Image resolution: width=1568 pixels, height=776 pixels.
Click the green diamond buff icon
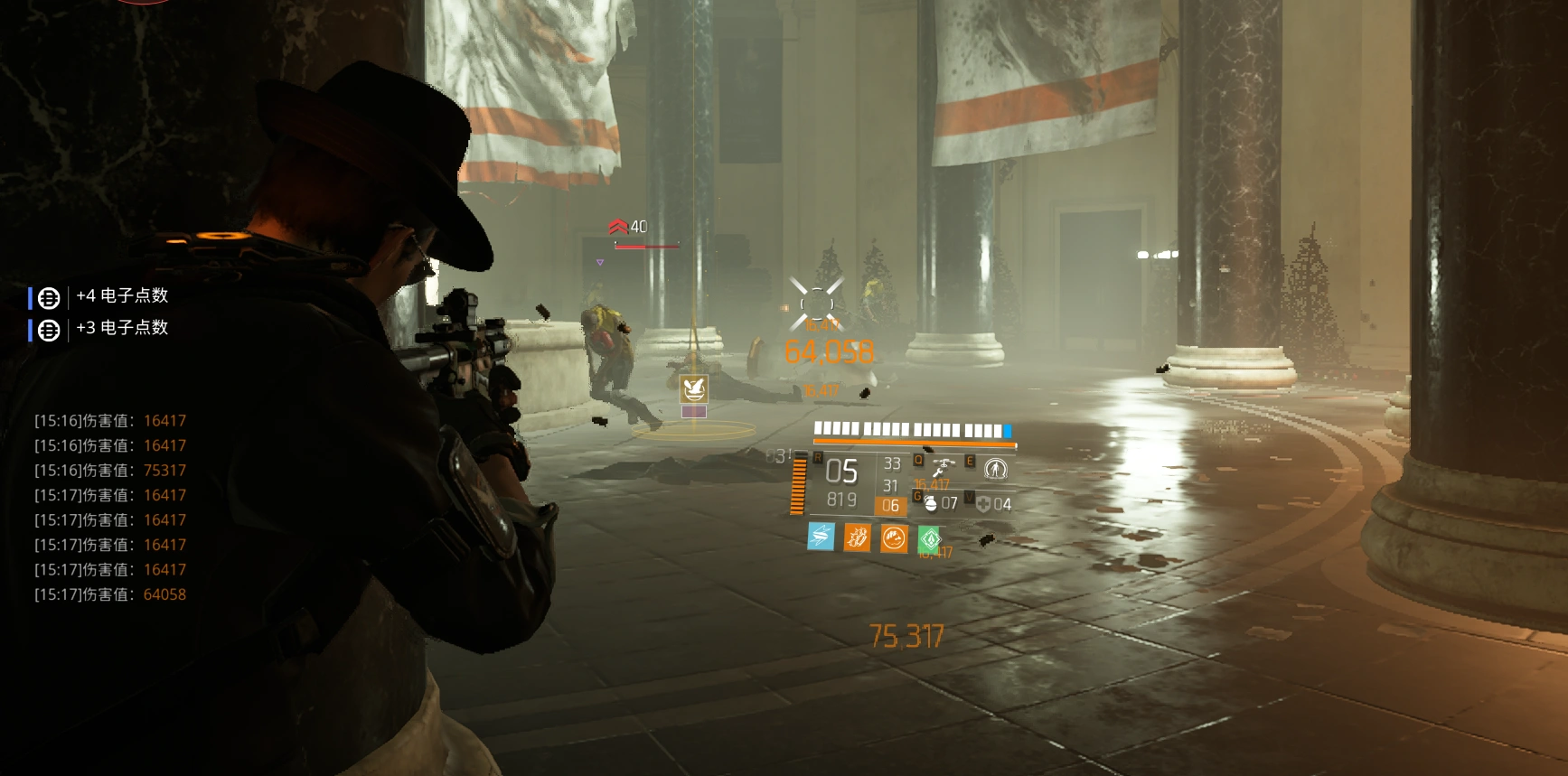(930, 539)
